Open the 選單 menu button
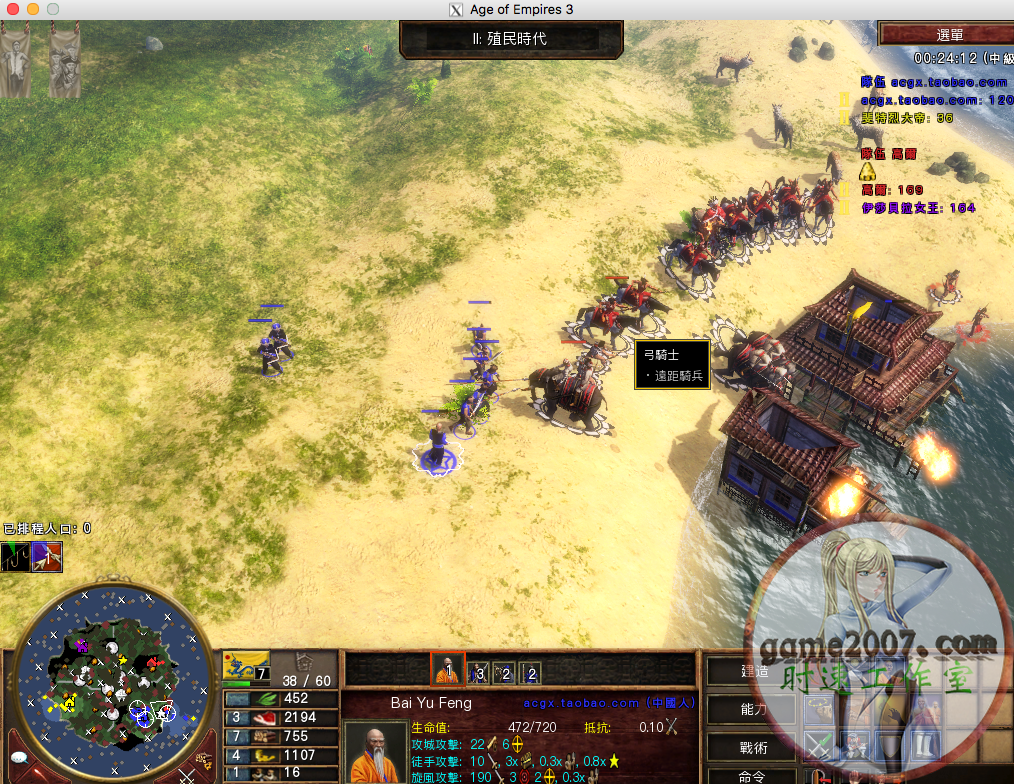Screen dimensions: 1014x784 944,35
